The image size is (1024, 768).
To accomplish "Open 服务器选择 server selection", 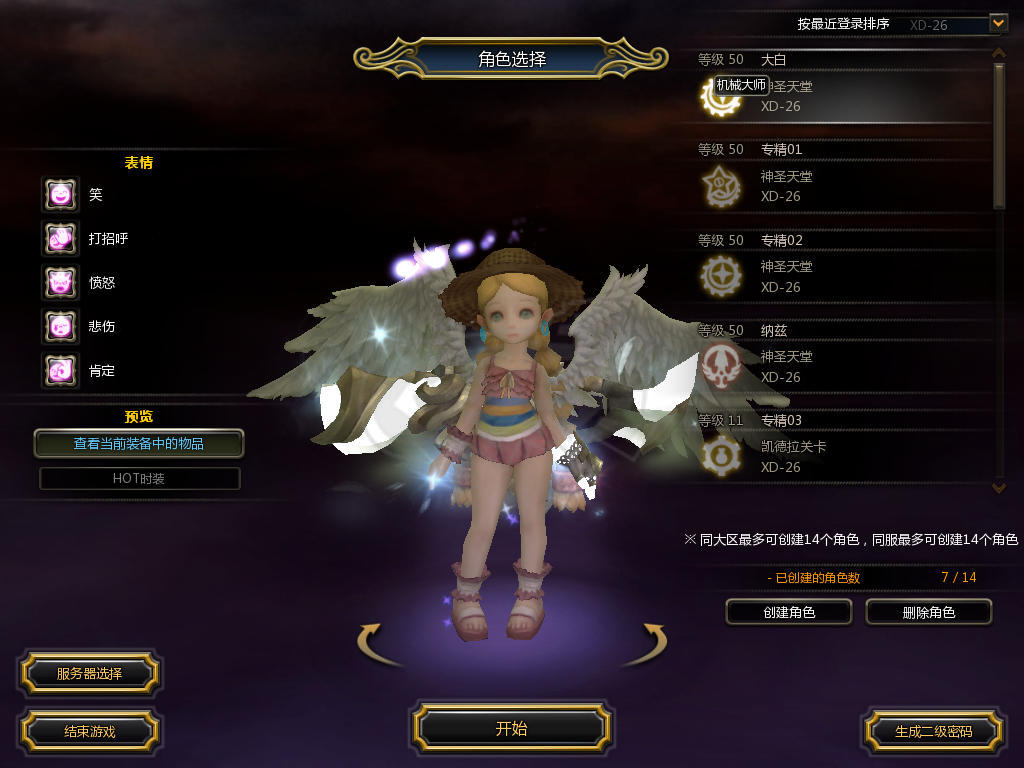I will (x=89, y=674).
